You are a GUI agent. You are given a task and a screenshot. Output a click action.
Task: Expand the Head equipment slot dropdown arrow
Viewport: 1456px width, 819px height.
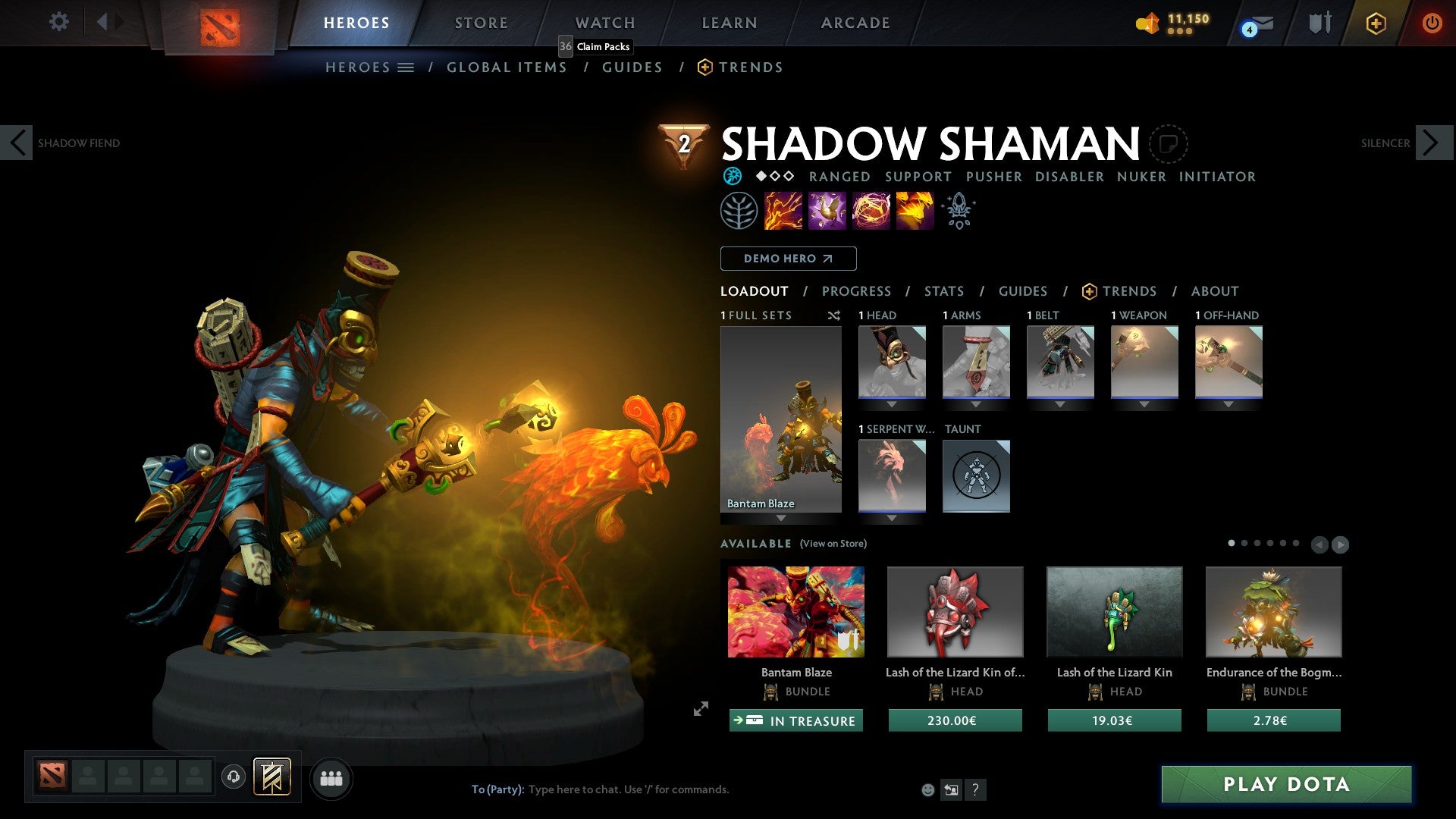pyautogui.click(x=892, y=404)
